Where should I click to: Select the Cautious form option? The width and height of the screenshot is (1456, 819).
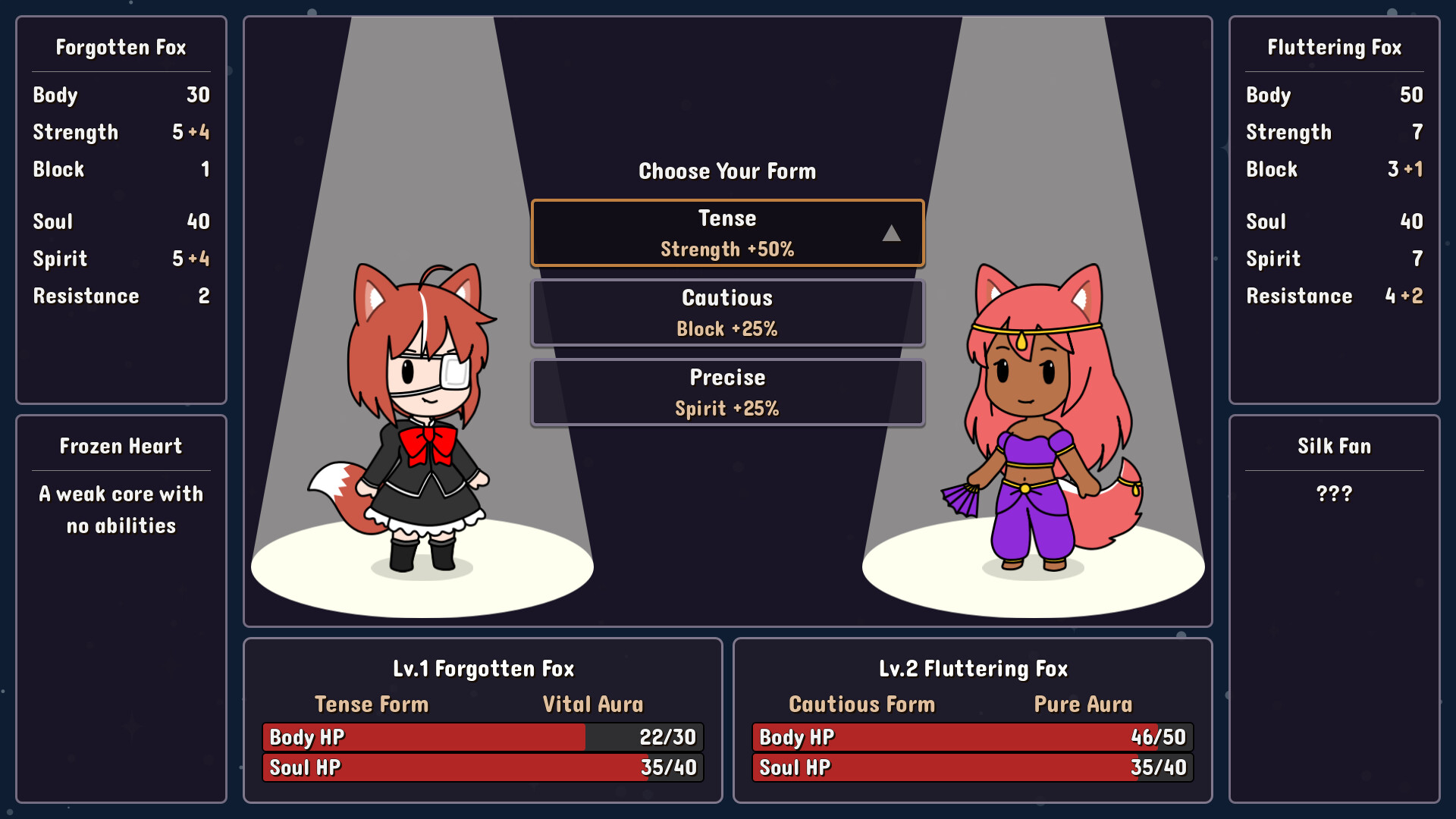pos(726,312)
